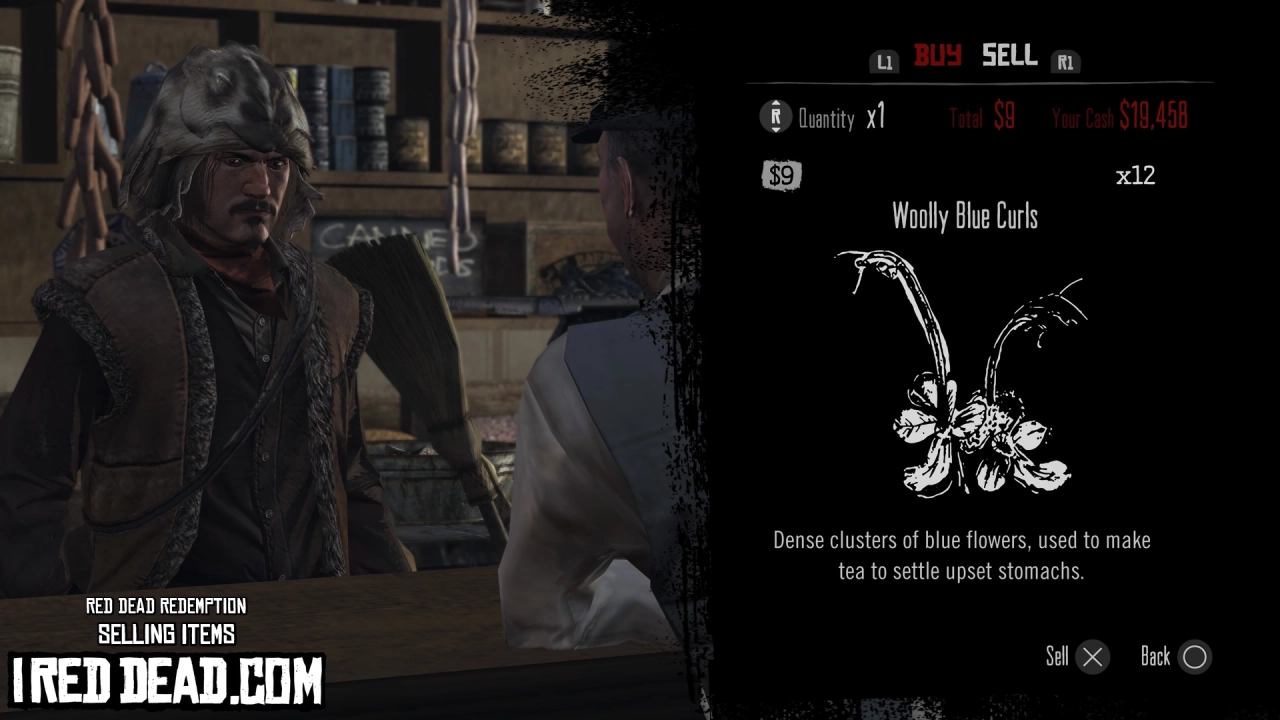Click Back to exit the shop menu
This screenshot has width=1280, height=720.
(1155, 657)
